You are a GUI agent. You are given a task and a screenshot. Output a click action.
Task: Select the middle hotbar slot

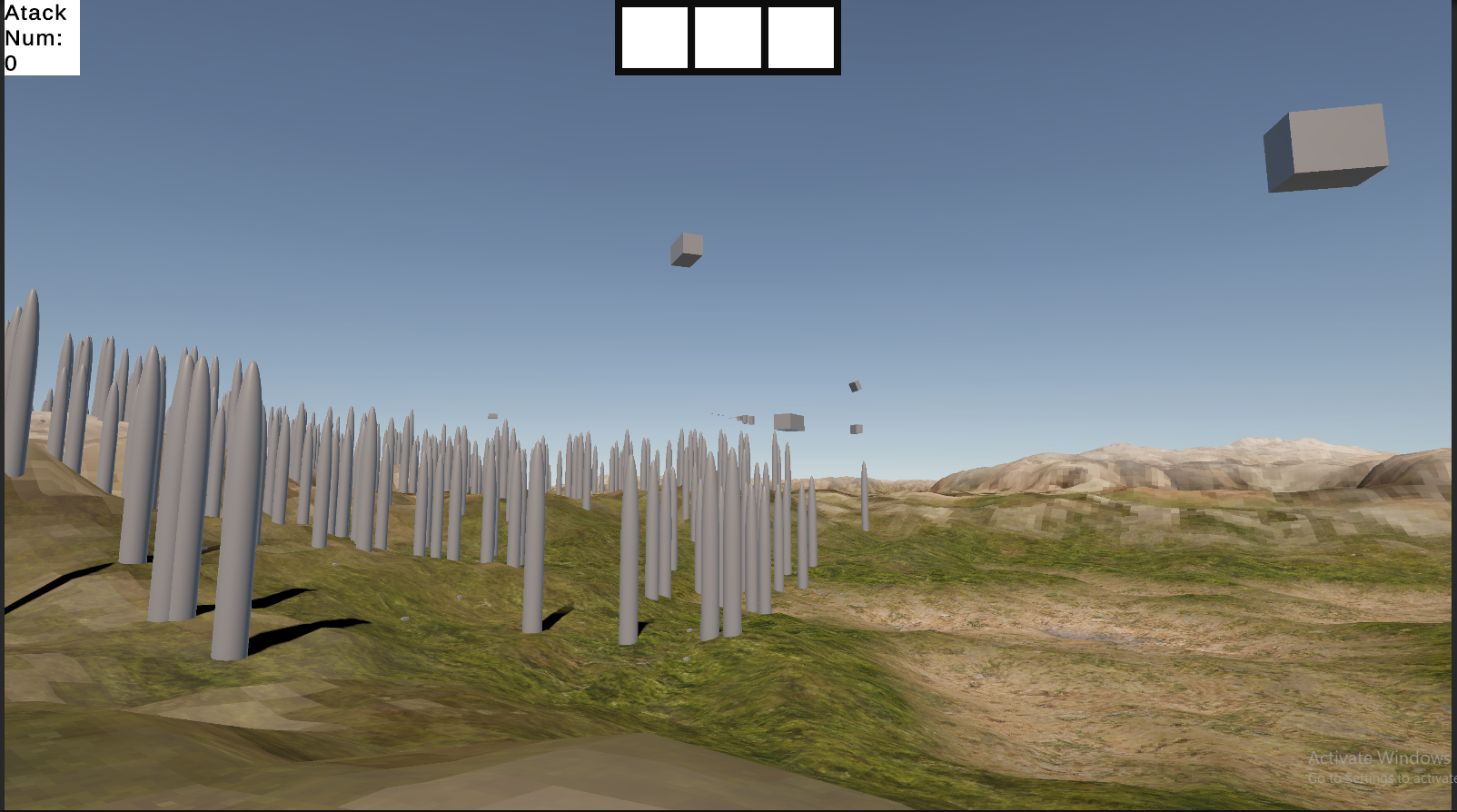726,38
